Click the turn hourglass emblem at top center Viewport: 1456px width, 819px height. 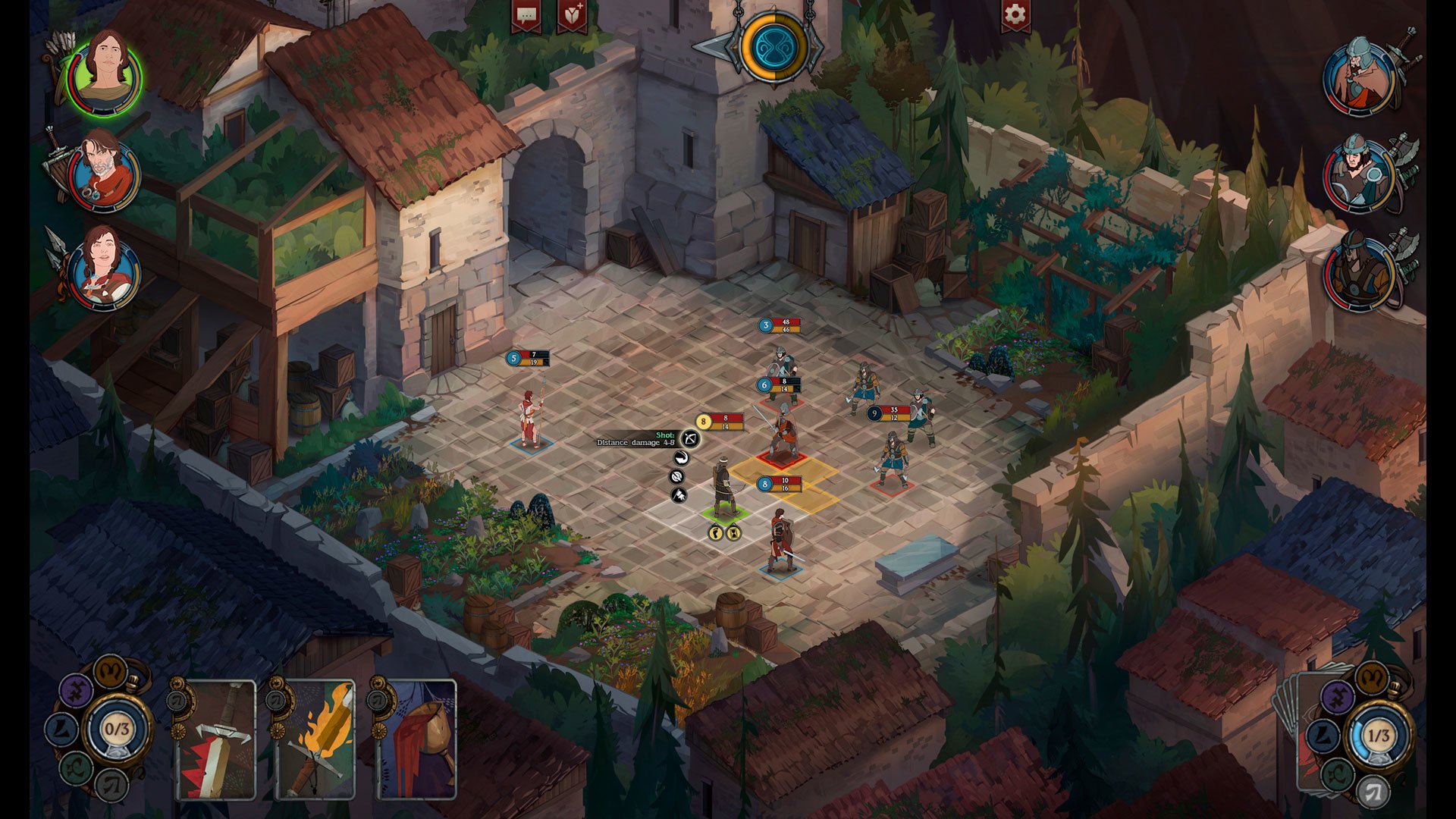tap(772, 47)
